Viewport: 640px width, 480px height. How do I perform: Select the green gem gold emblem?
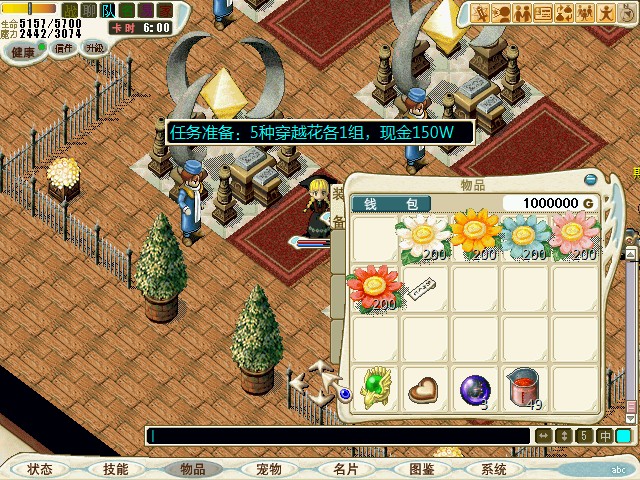(373, 388)
